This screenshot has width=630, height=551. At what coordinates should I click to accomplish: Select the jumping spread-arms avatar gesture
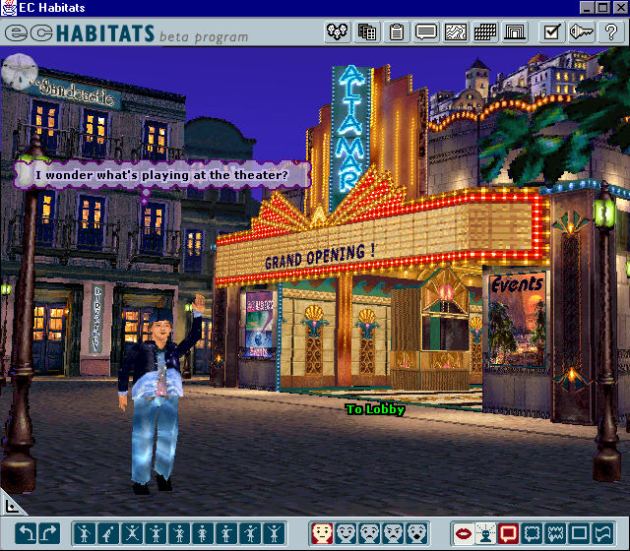pyautogui.click(x=132, y=533)
